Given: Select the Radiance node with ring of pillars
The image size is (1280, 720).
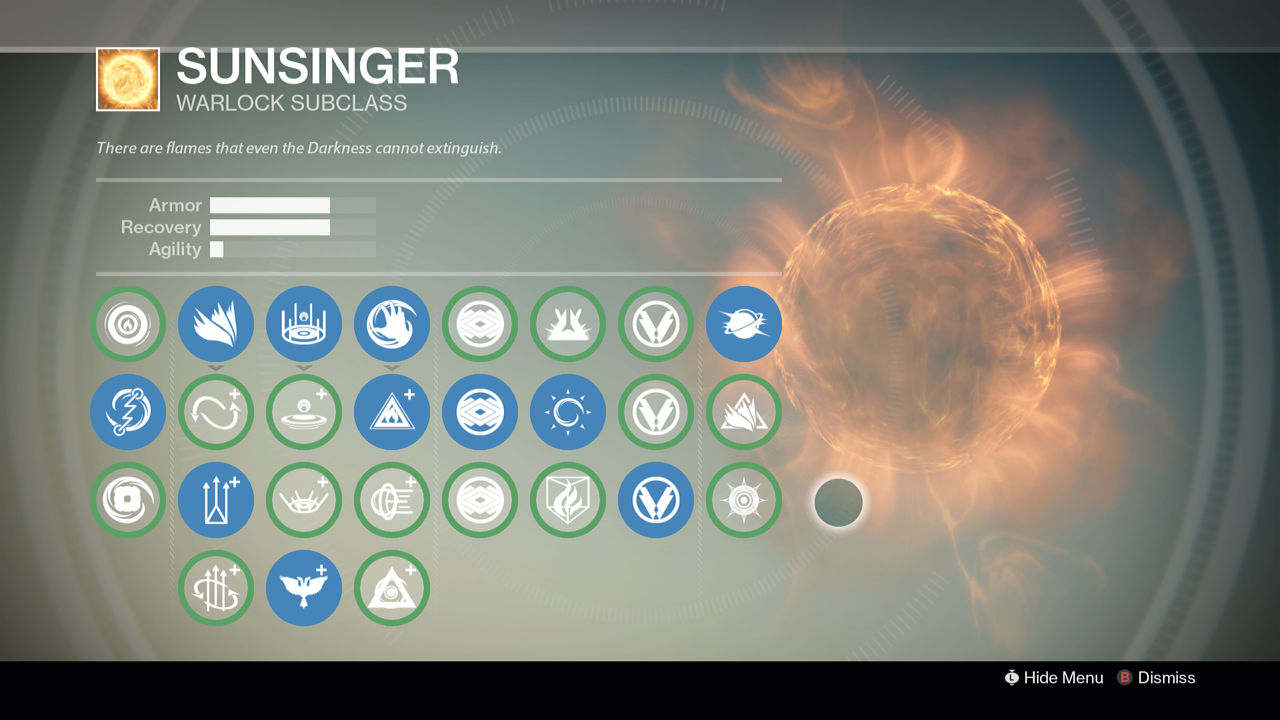Looking at the screenshot, I should coord(304,324).
